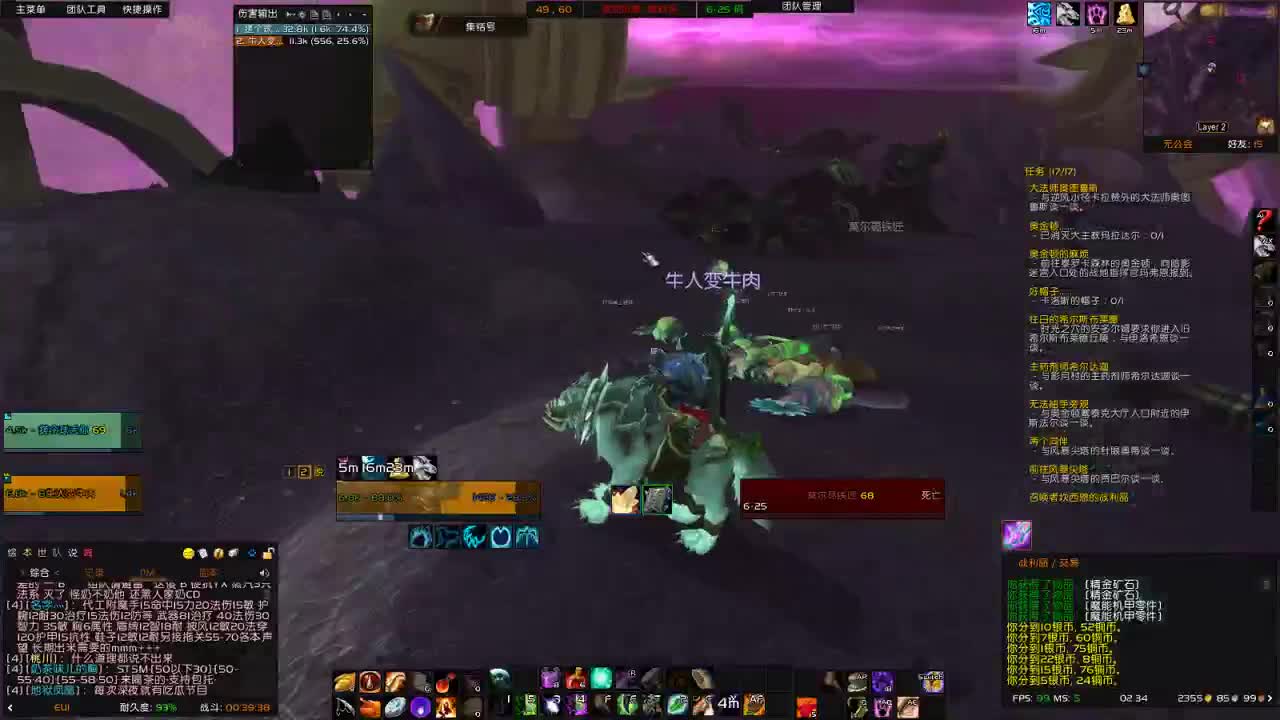Select the Mark of the Wild paw buff icon
1280x720 pixels.
pyautogui.click(x=1096, y=13)
